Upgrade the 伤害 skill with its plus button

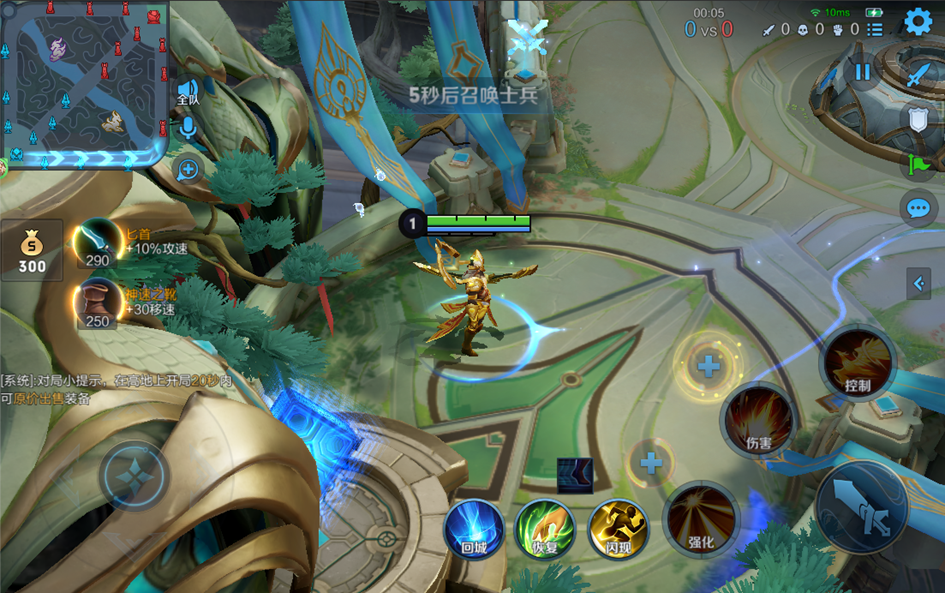tap(709, 366)
